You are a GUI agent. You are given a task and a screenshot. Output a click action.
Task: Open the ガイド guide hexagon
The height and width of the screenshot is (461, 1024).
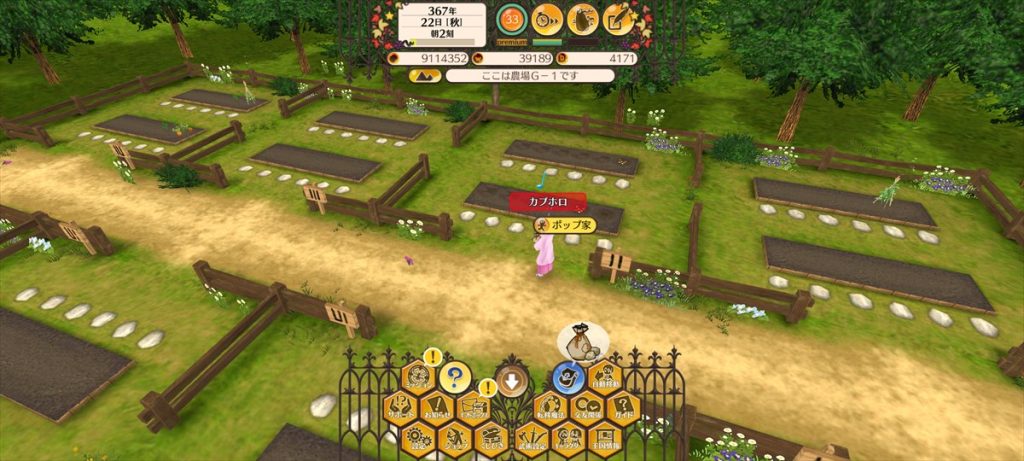pyautogui.click(x=623, y=407)
